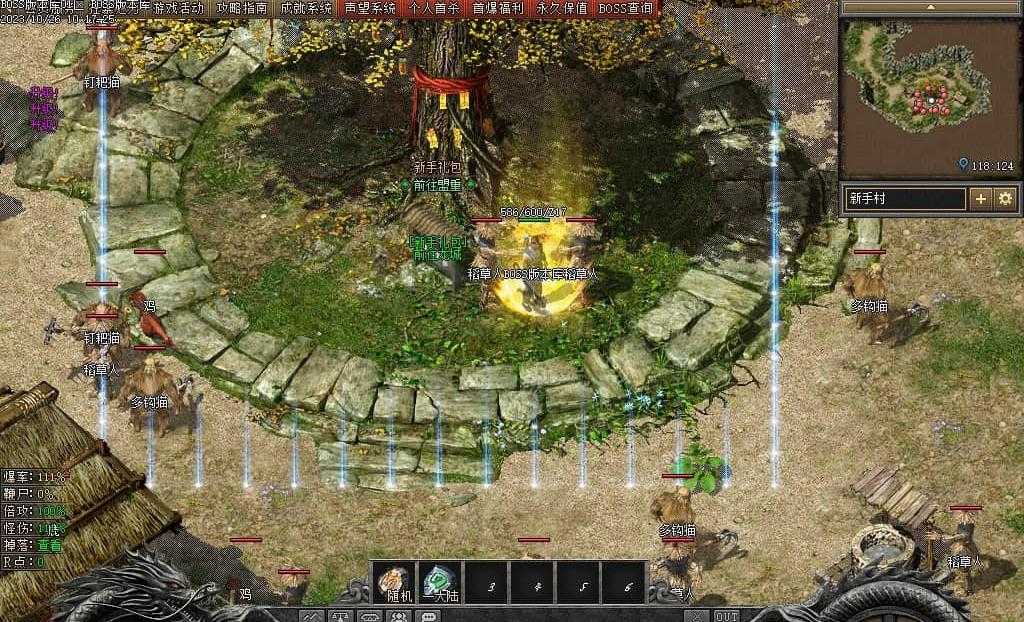Open the group button with people icon
This screenshot has height=622, width=1024.
[399, 616]
